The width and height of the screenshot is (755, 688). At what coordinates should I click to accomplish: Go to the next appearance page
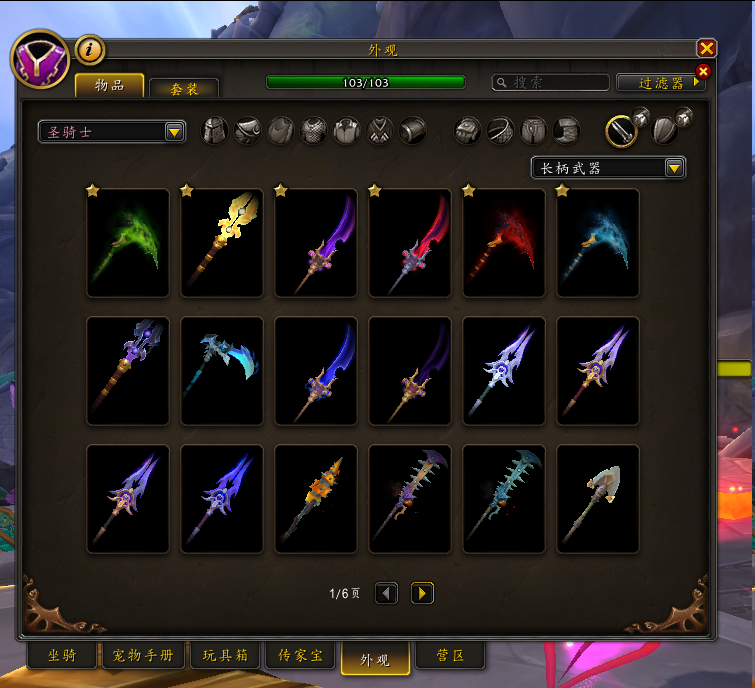[x=422, y=594]
